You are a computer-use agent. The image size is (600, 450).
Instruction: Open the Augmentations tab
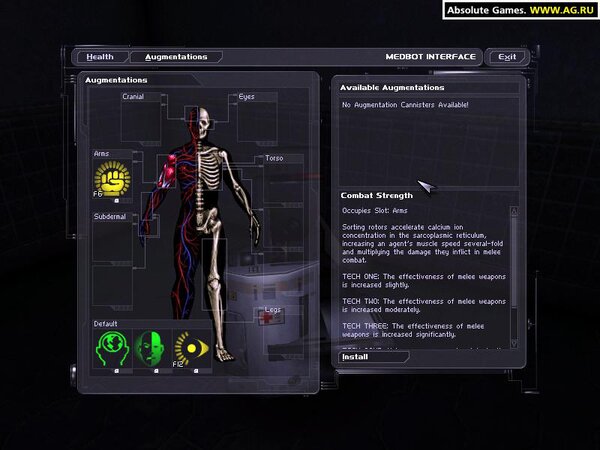tap(176, 57)
